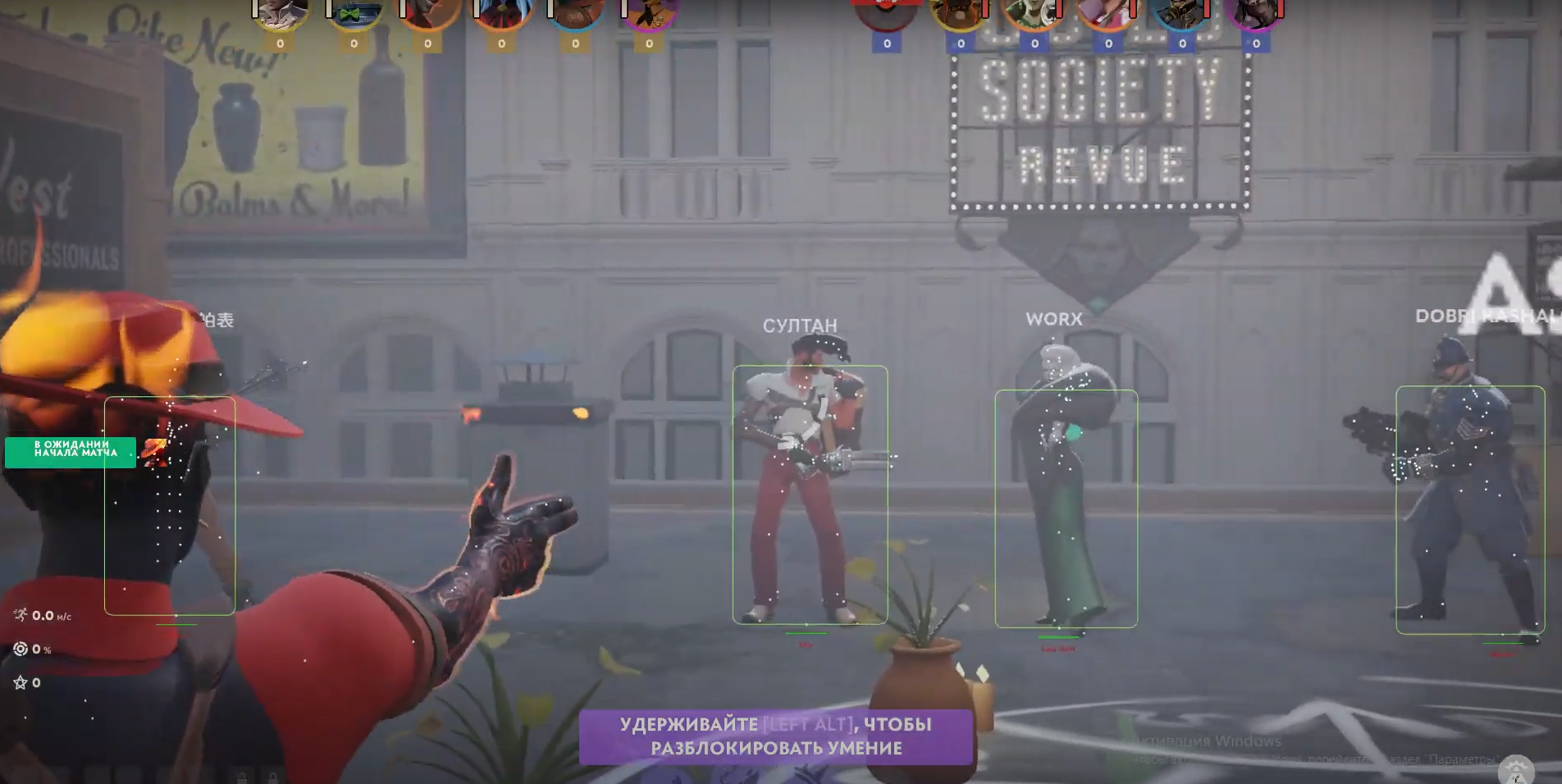The image size is (1562, 784).
Task: Select the pale green-haired hero portrait
Action: coord(1034,14)
